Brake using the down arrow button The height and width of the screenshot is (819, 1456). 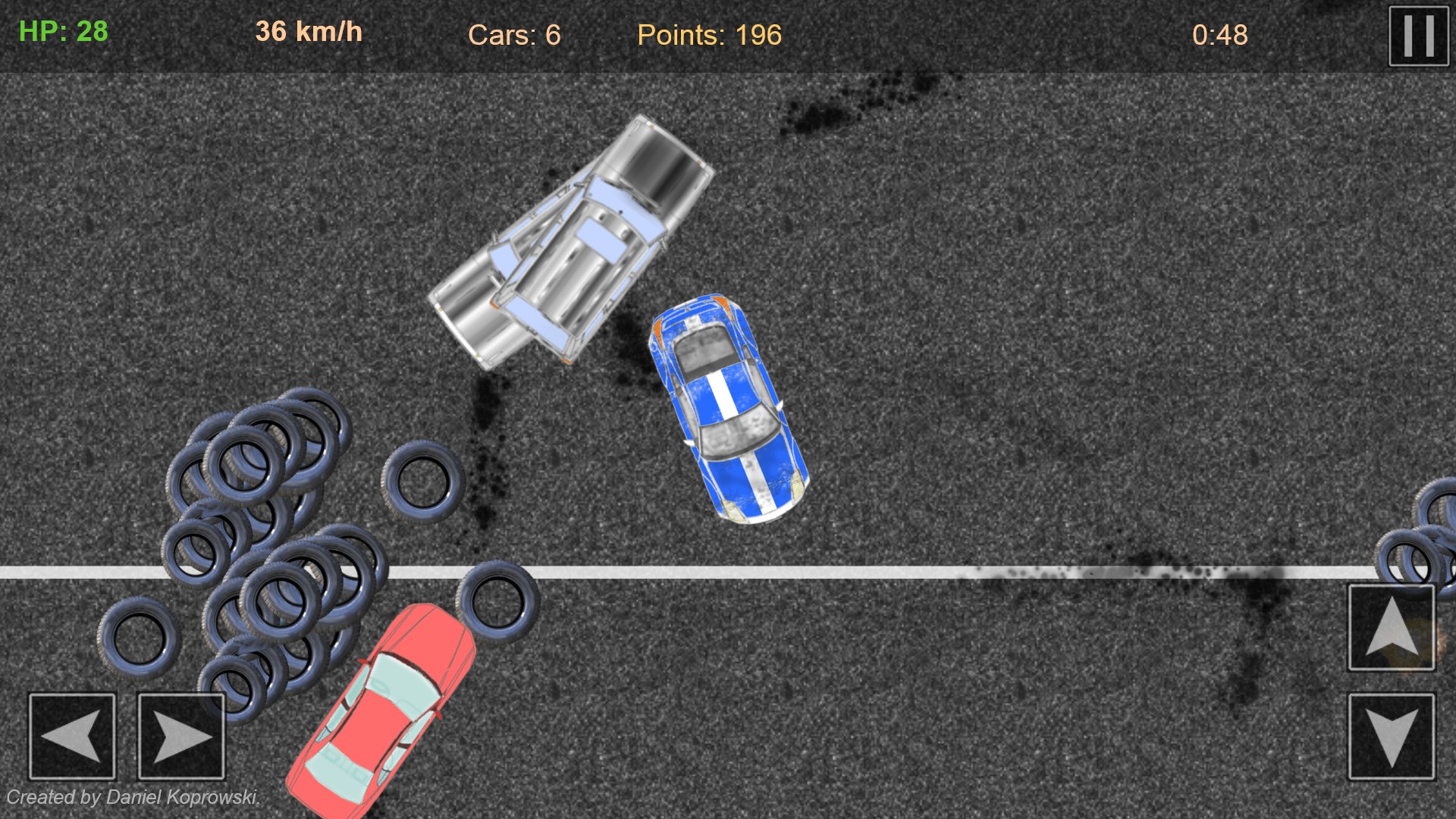[1391, 736]
